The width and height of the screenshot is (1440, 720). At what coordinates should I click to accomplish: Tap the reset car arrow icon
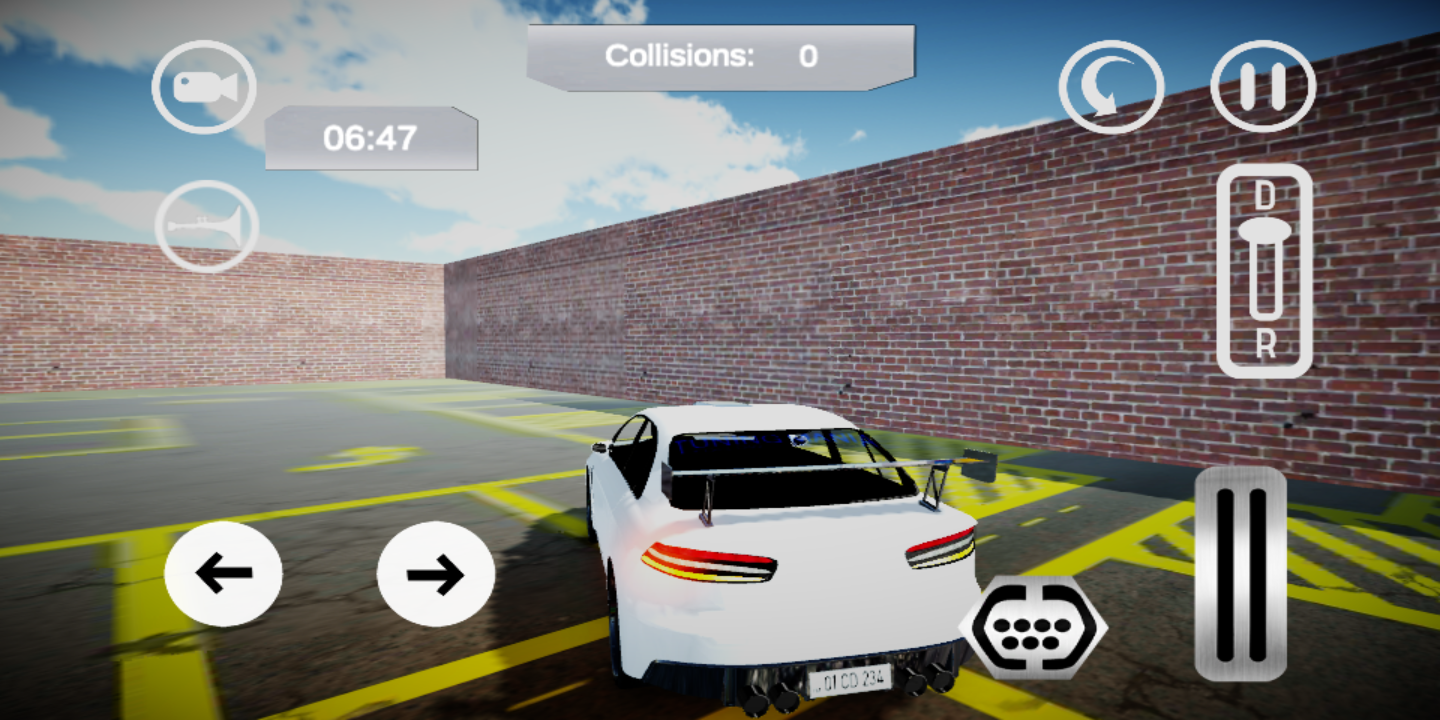click(x=1111, y=87)
